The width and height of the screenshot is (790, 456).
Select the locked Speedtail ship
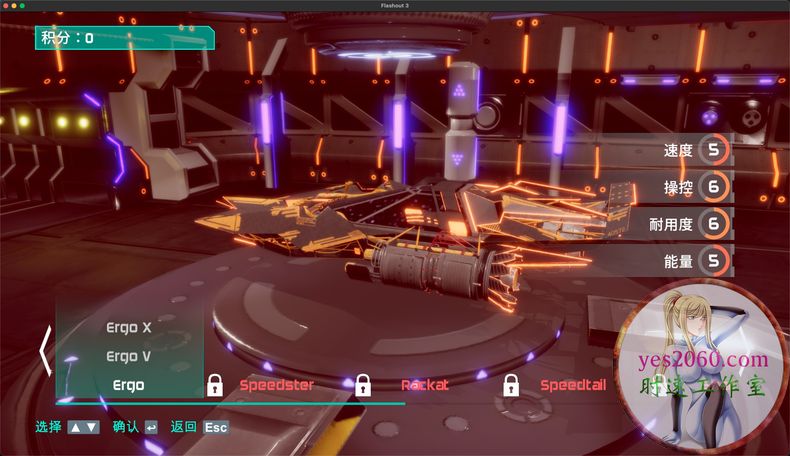[x=573, y=385]
